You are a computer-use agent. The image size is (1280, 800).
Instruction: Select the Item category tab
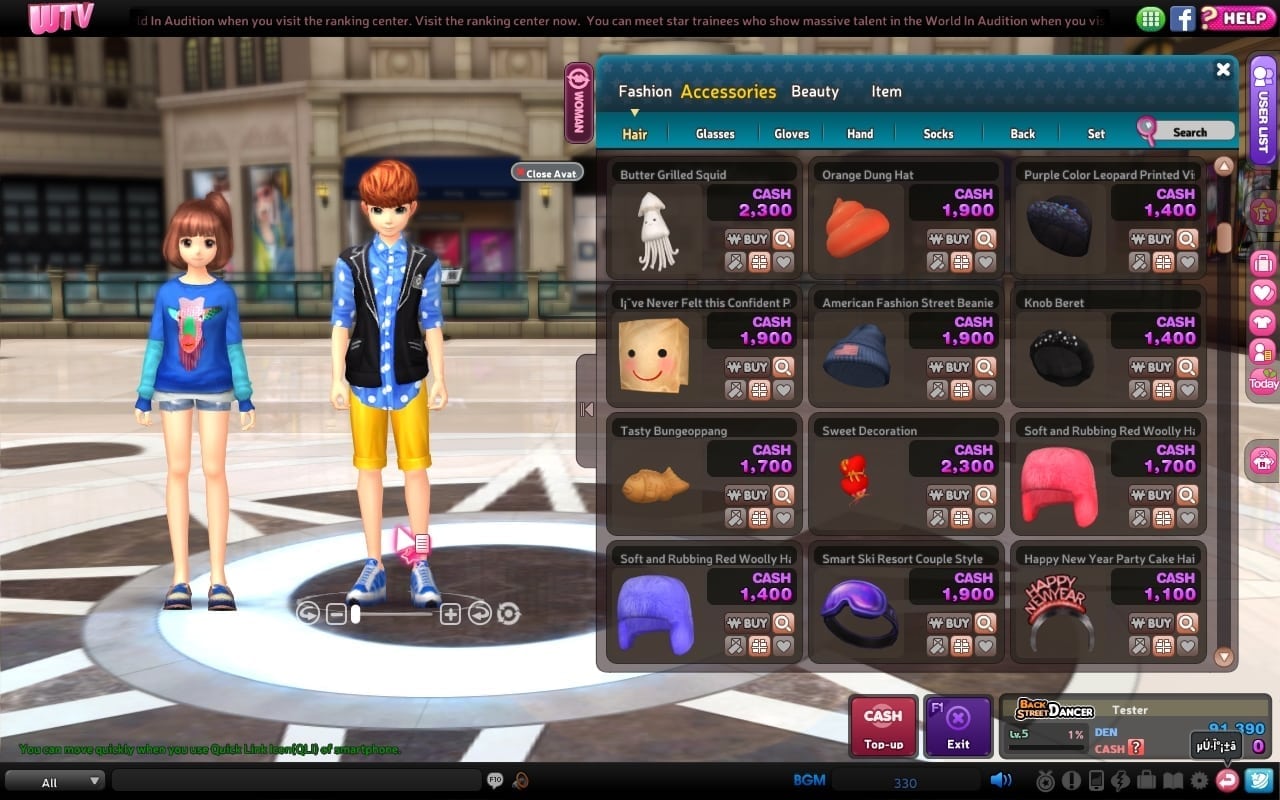coord(886,91)
